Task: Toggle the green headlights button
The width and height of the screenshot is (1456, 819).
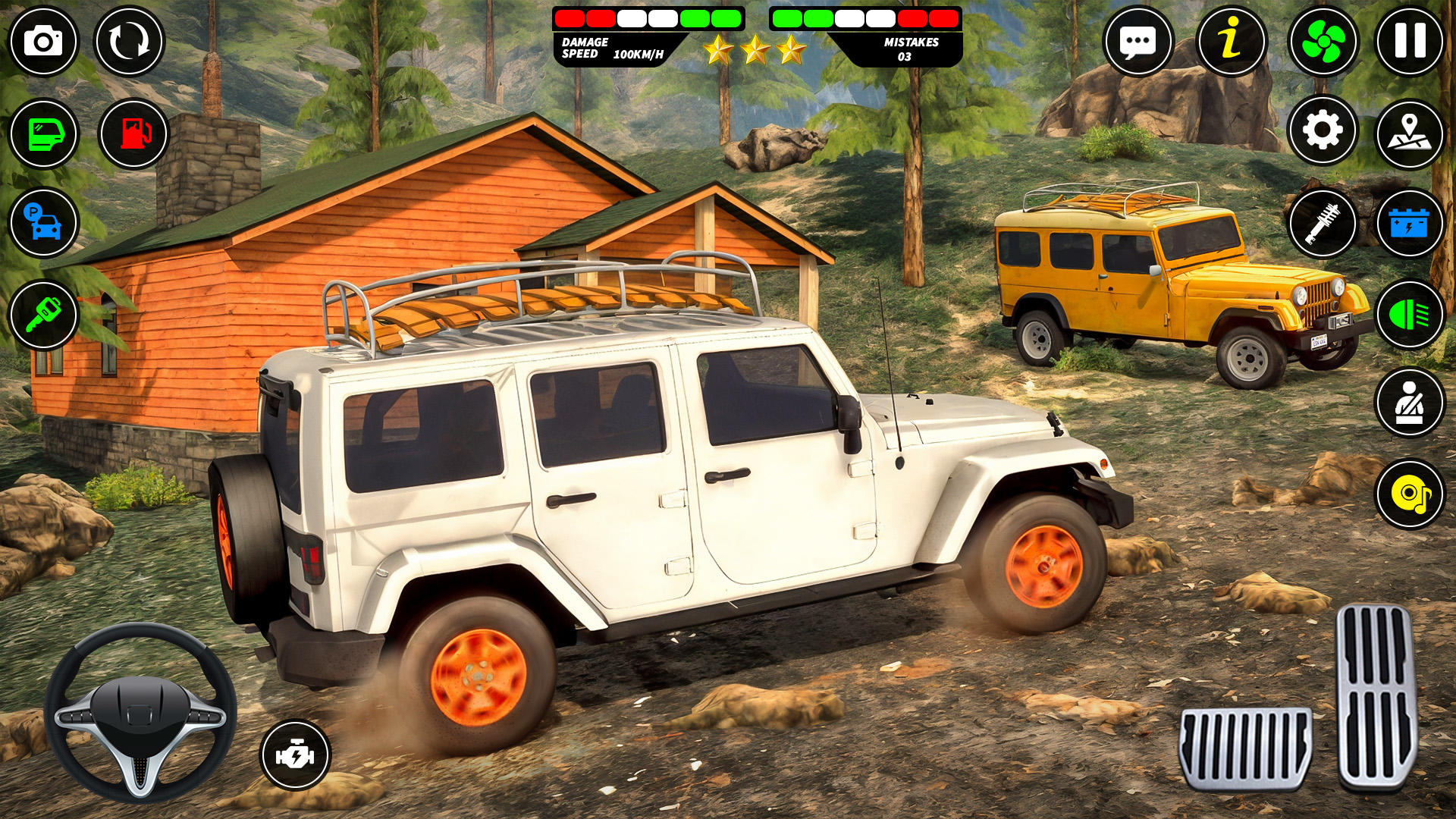Action: tap(1410, 315)
